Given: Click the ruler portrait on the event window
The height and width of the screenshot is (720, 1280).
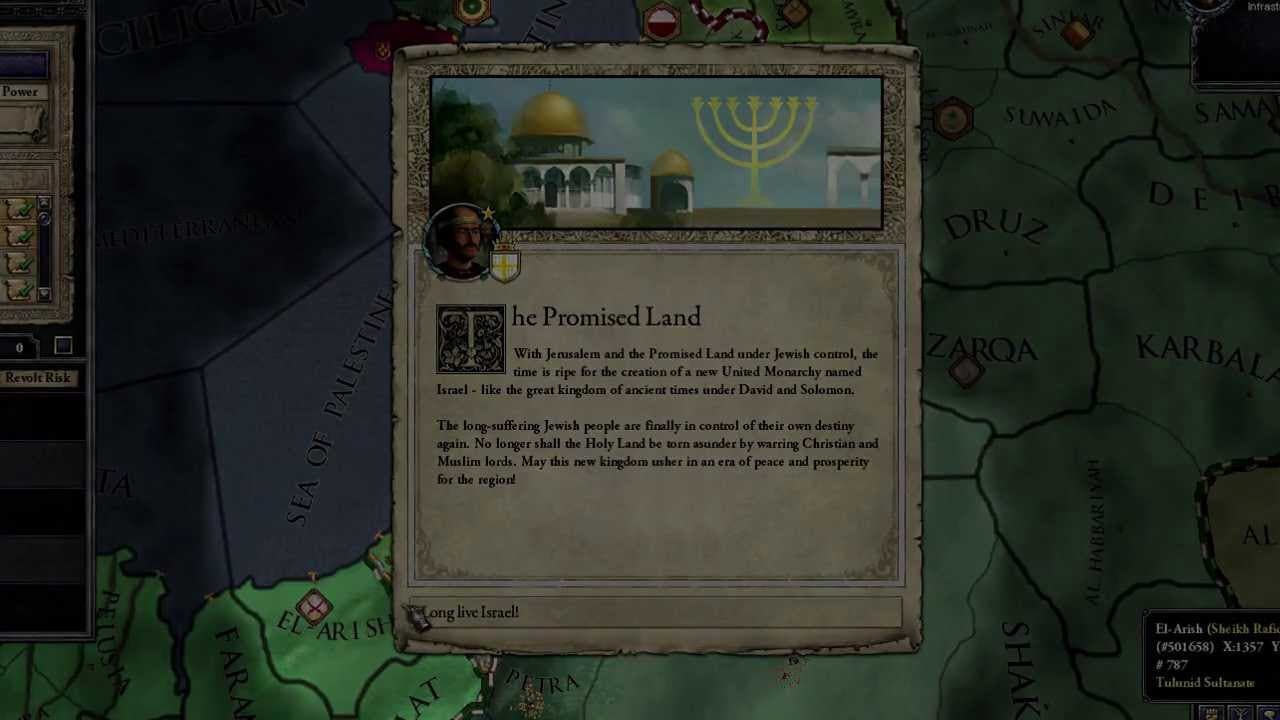Looking at the screenshot, I should pyautogui.click(x=460, y=242).
